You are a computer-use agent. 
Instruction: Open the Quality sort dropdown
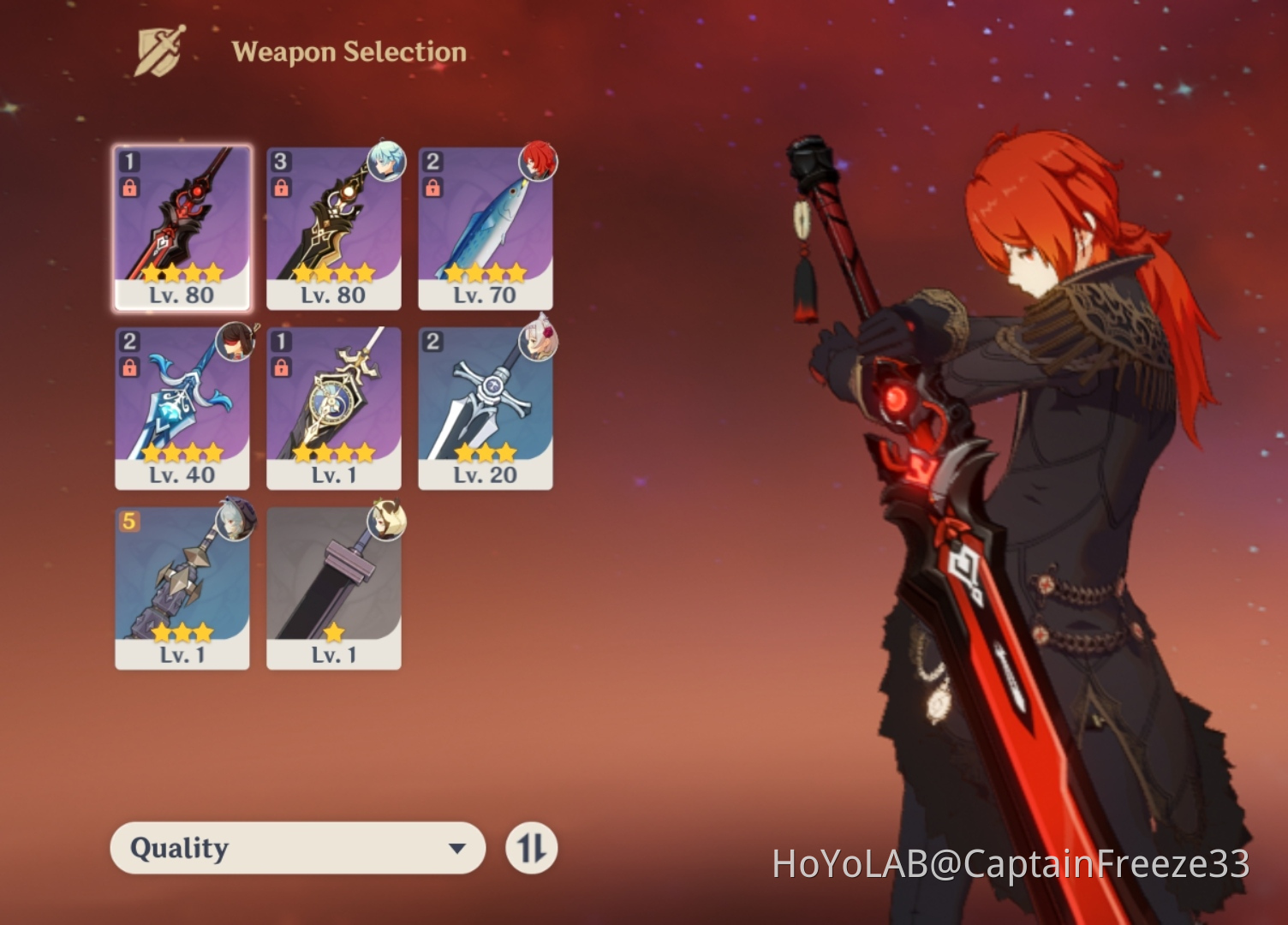click(x=297, y=848)
